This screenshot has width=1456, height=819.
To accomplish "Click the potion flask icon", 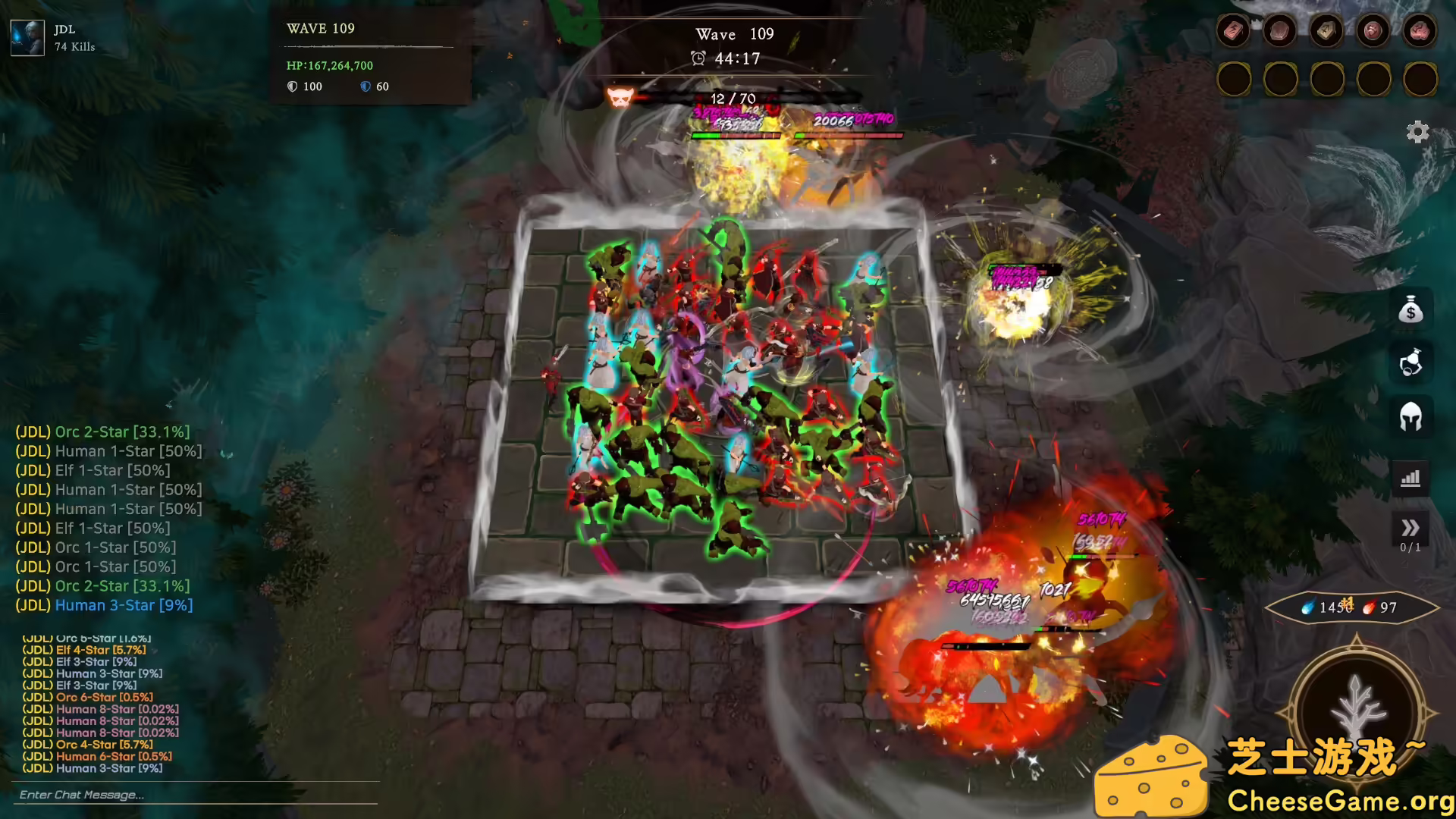I will click(x=1410, y=362).
